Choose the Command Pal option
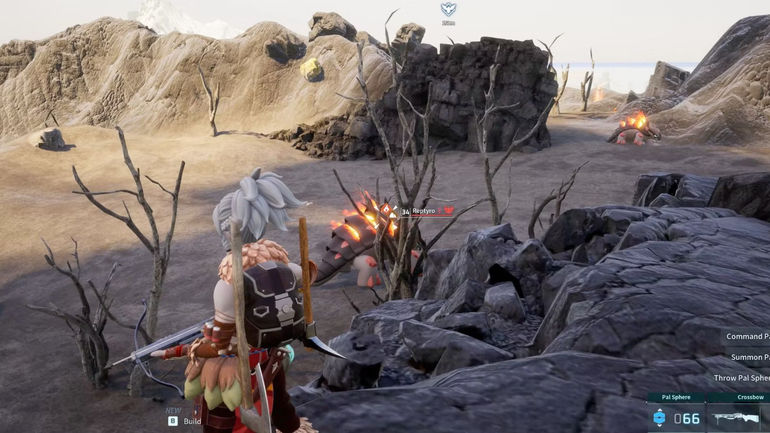This screenshot has height=433, width=770. click(x=746, y=336)
